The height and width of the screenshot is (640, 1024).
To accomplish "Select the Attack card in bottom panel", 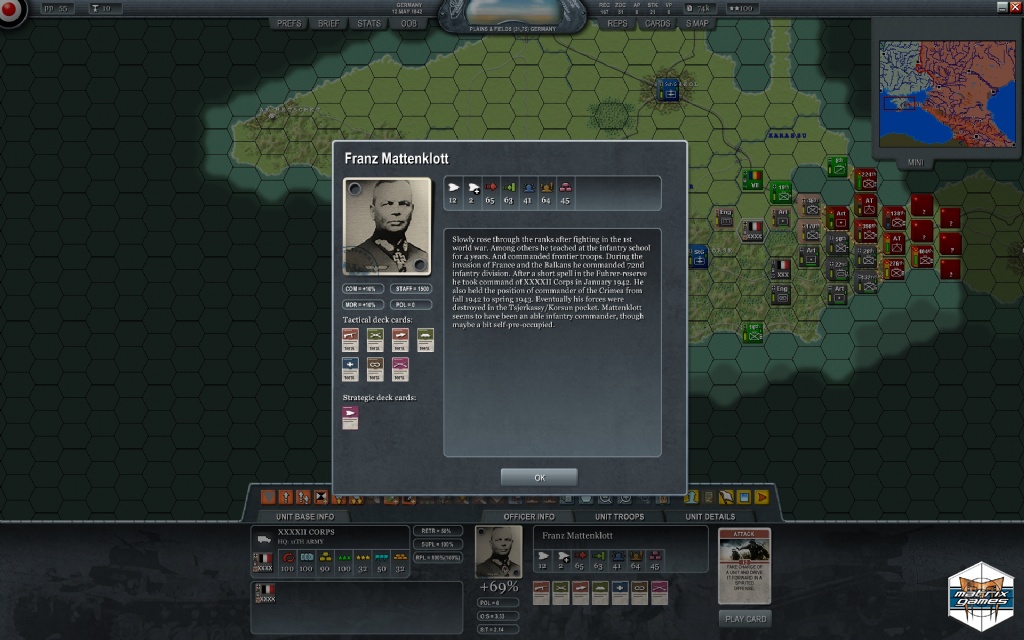I will point(745,566).
